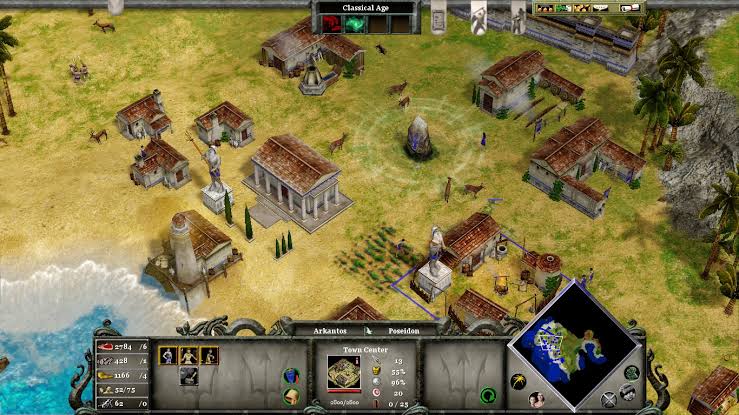Select the banner with the standing hero figure

click(518, 13)
